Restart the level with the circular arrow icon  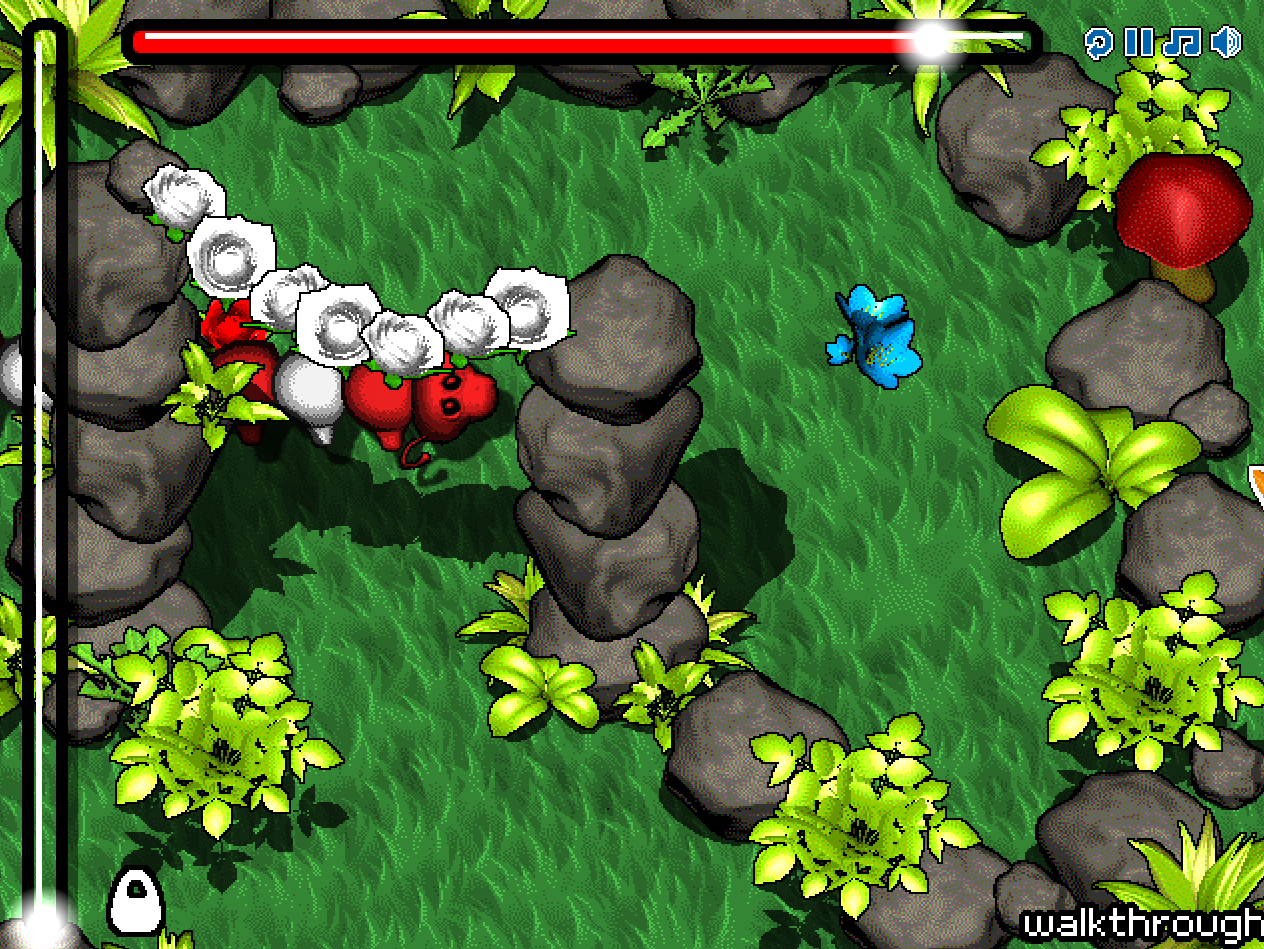(x=1098, y=42)
